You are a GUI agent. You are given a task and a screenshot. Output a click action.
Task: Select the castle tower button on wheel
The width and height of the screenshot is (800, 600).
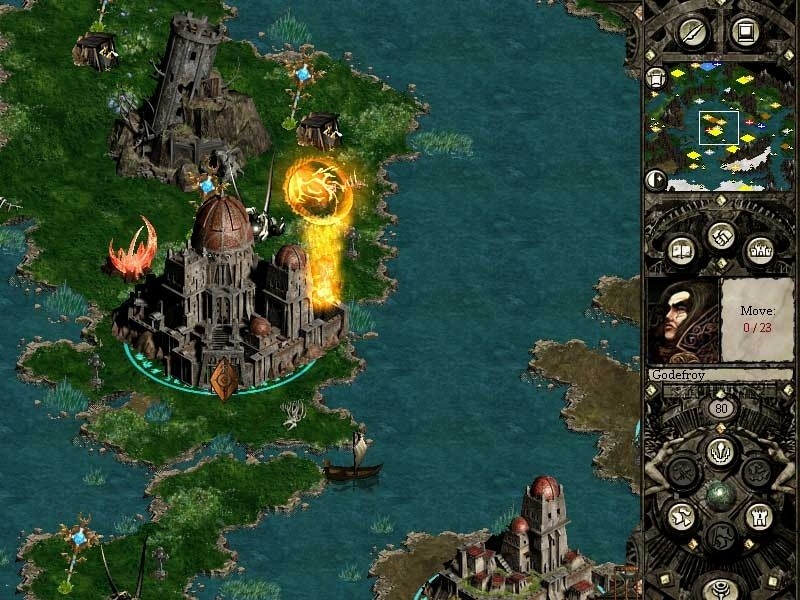pos(757,516)
